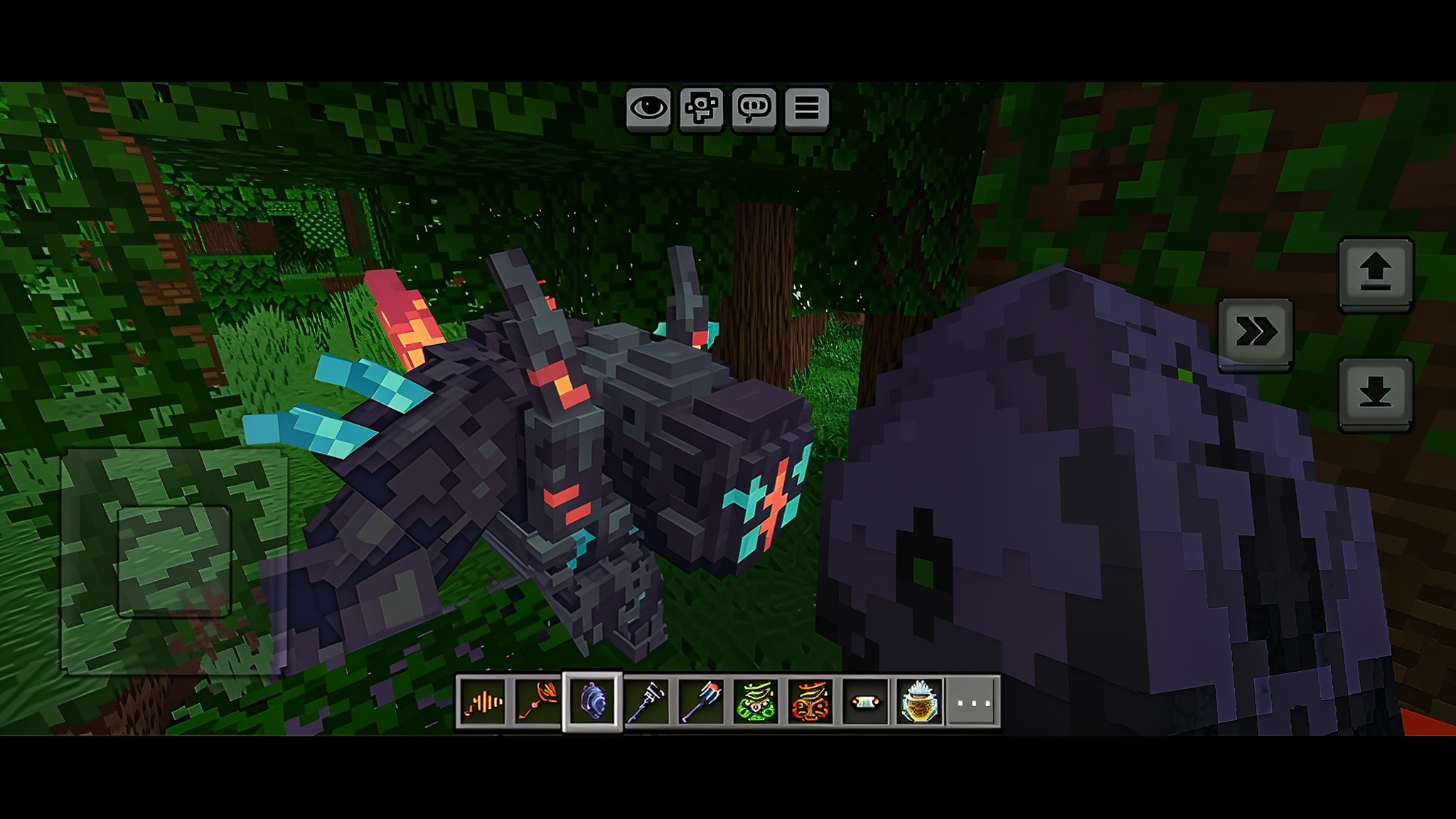Select the orange mask hotbar item
Image resolution: width=1456 pixels, height=819 pixels.
(810, 702)
